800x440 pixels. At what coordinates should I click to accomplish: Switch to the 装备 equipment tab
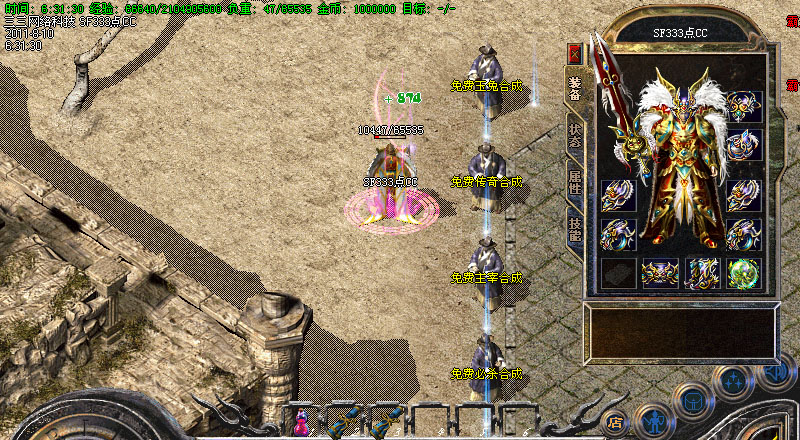point(574,90)
